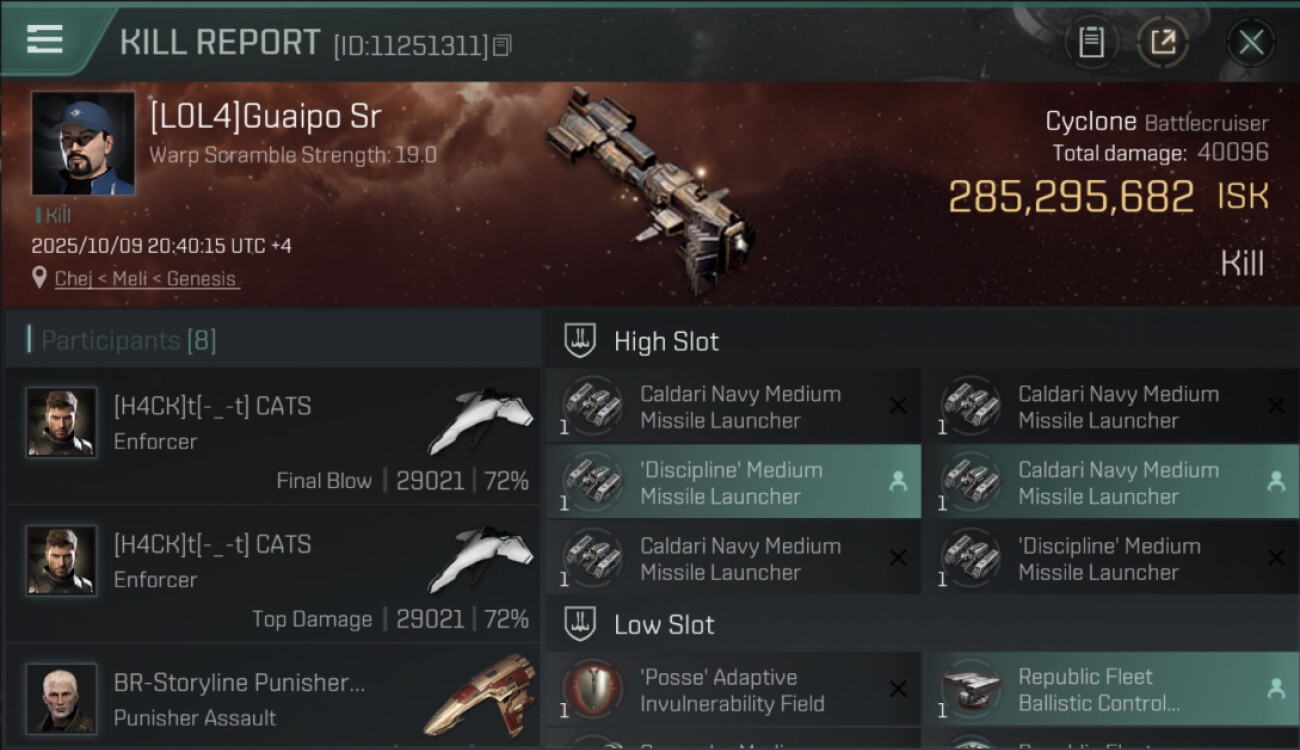
Task: Select the BR-Storyline Punisher Assault participant
Action: (x=272, y=698)
